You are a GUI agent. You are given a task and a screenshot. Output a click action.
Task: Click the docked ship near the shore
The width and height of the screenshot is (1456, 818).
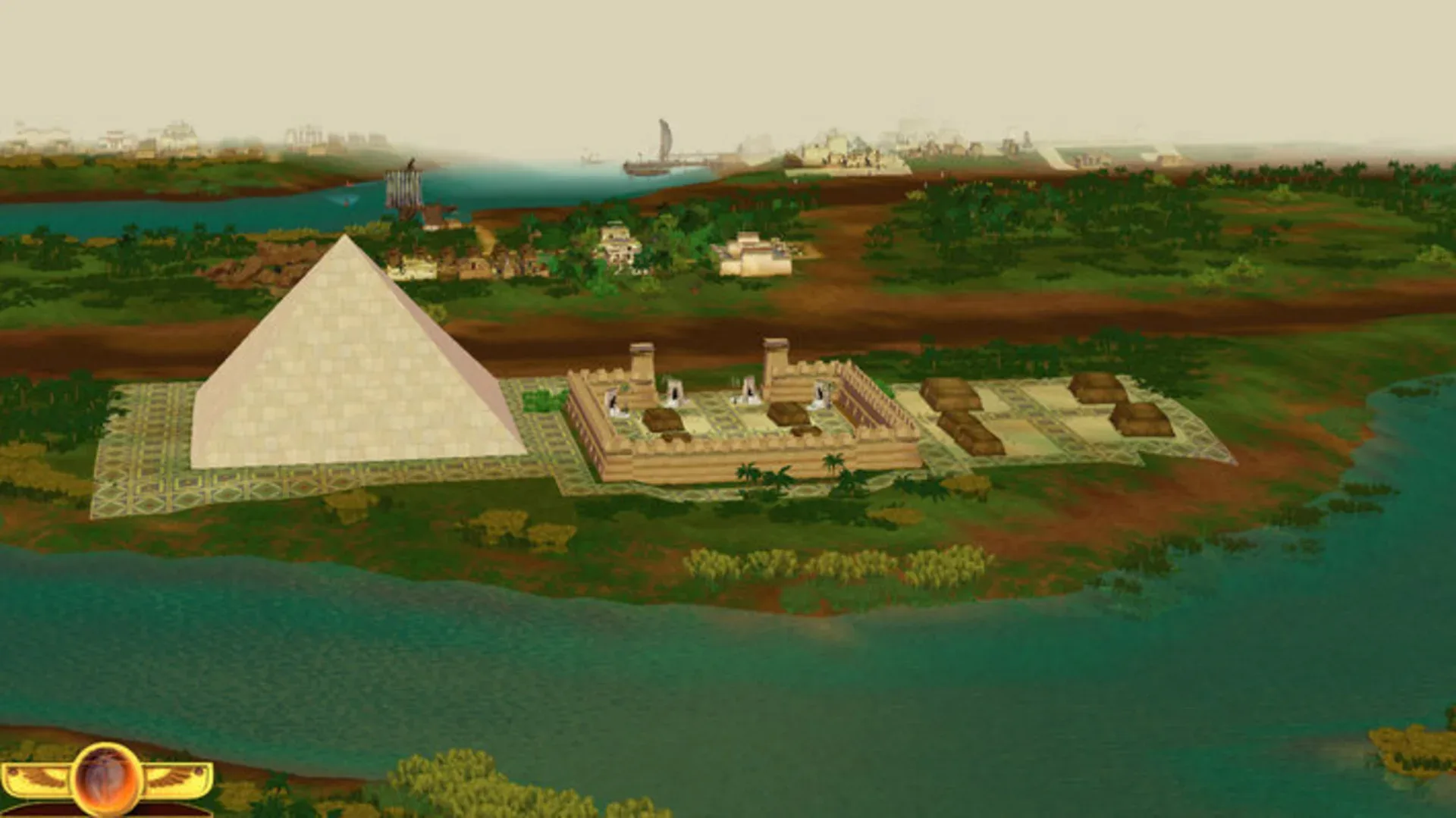click(406, 190)
